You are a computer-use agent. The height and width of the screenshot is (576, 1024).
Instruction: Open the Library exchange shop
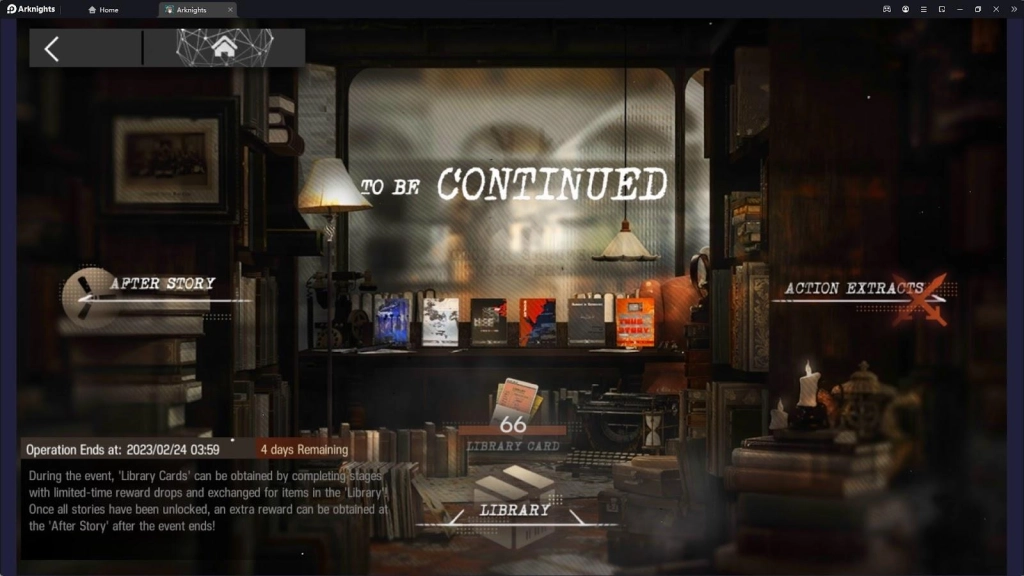pyautogui.click(x=514, y=511)
